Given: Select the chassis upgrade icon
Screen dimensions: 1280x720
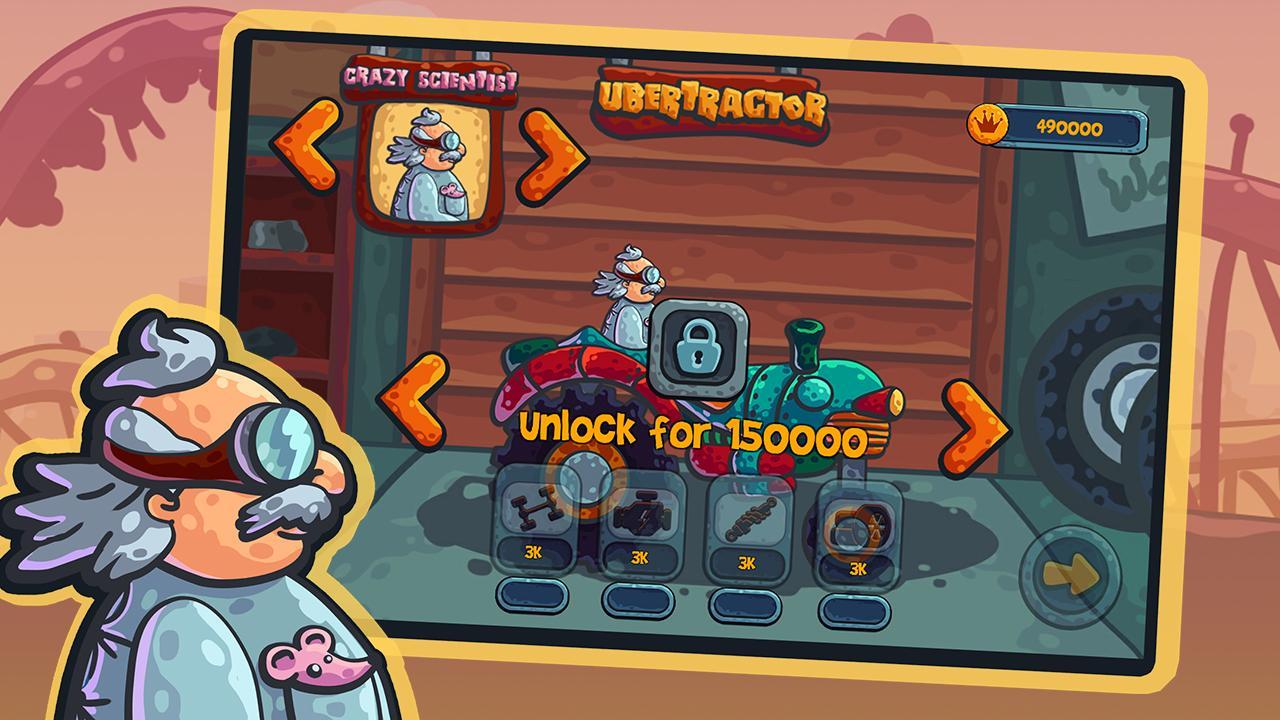Looking at the screenshot, I should [x=537, y=510].
